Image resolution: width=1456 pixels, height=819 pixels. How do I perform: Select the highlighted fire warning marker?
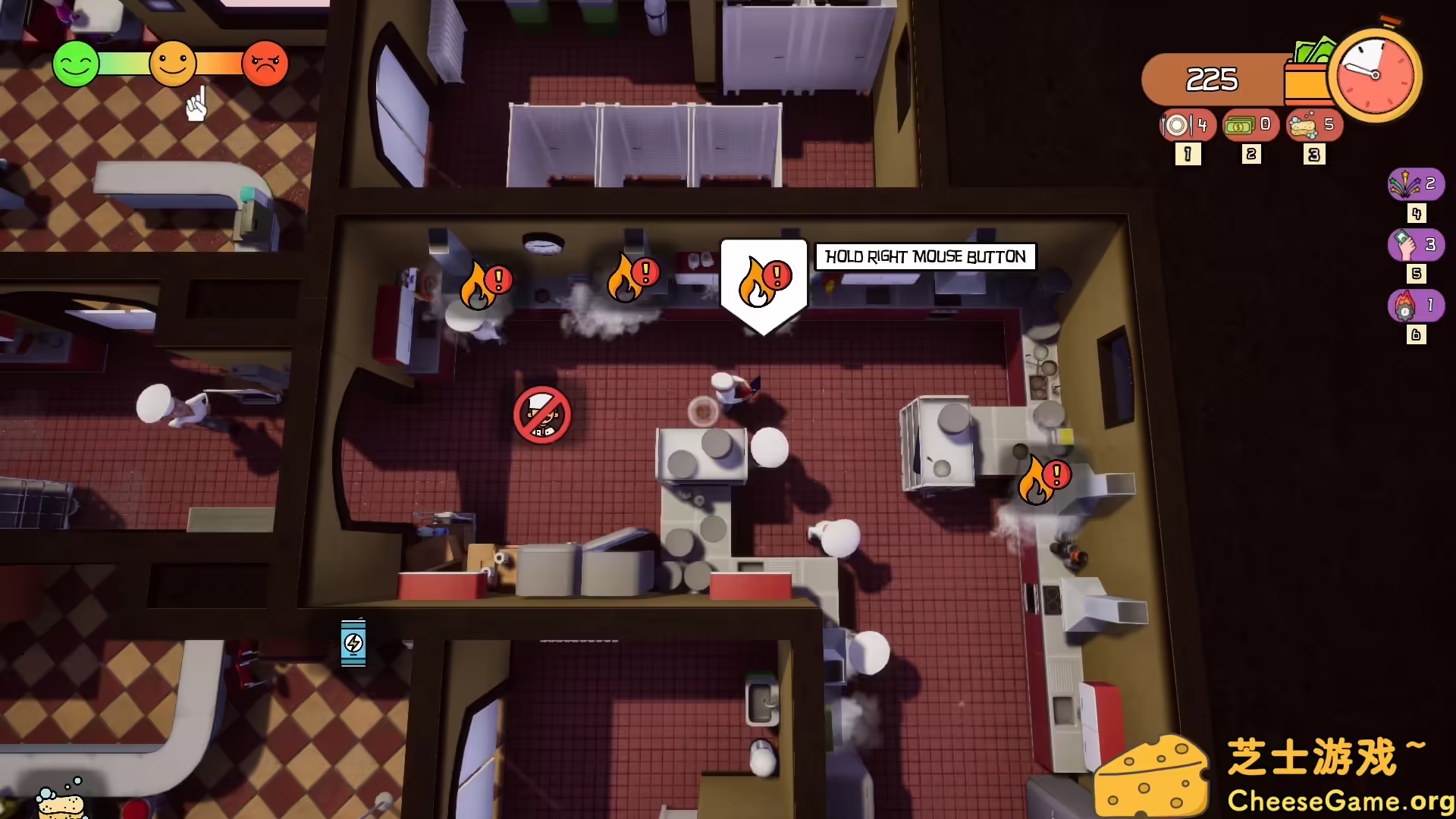click(763, 281)
